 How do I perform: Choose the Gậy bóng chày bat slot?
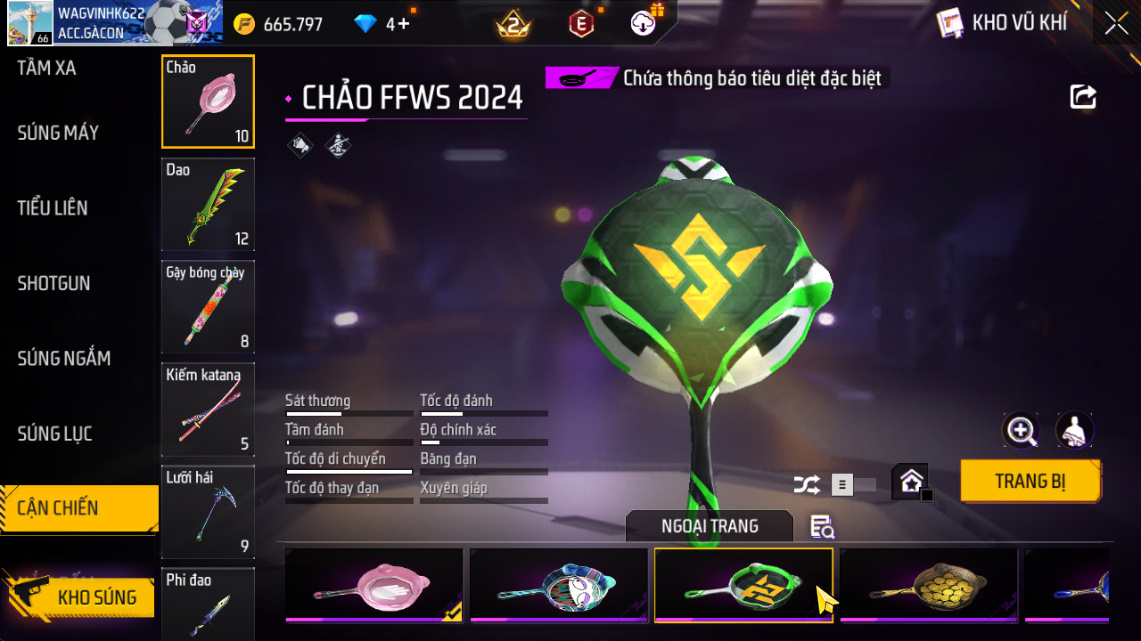[x=208, y=307]
